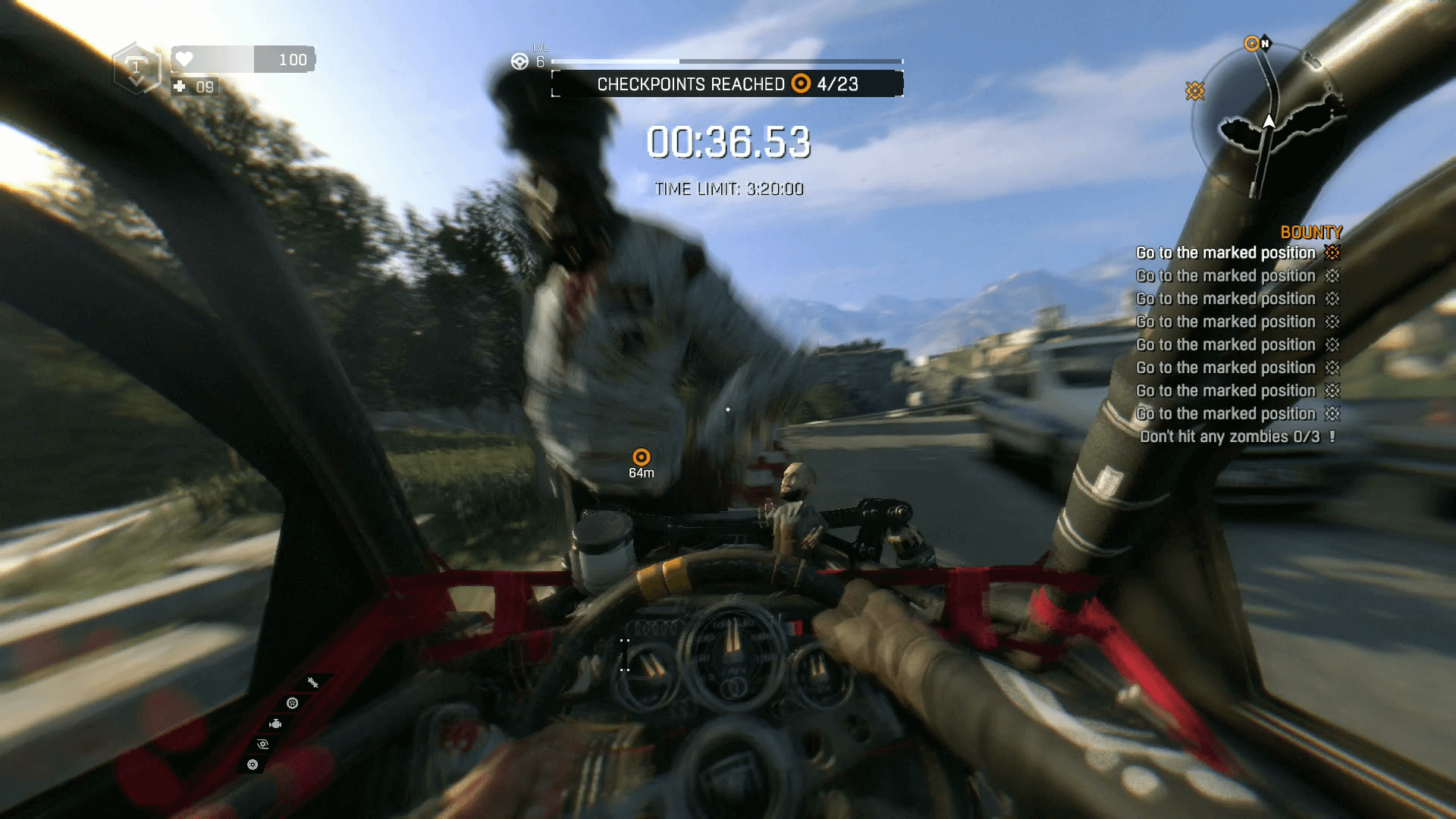Click the survivor rank hexagon badge

(136, 68)
